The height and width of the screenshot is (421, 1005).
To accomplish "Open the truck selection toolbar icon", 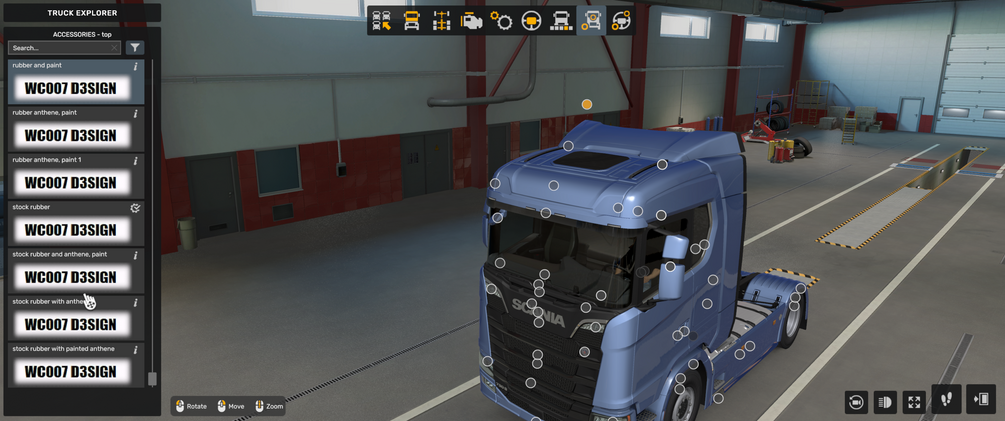I will (381, 21).
